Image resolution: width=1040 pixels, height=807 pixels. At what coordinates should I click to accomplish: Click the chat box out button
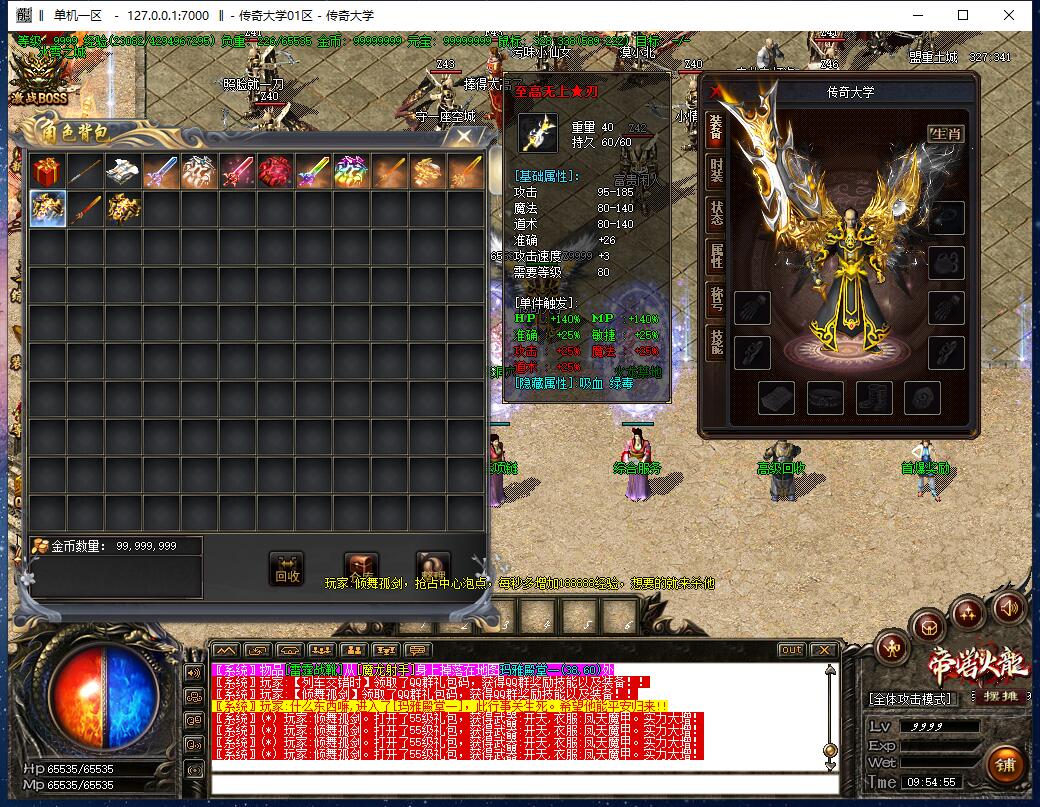(791, 650)
